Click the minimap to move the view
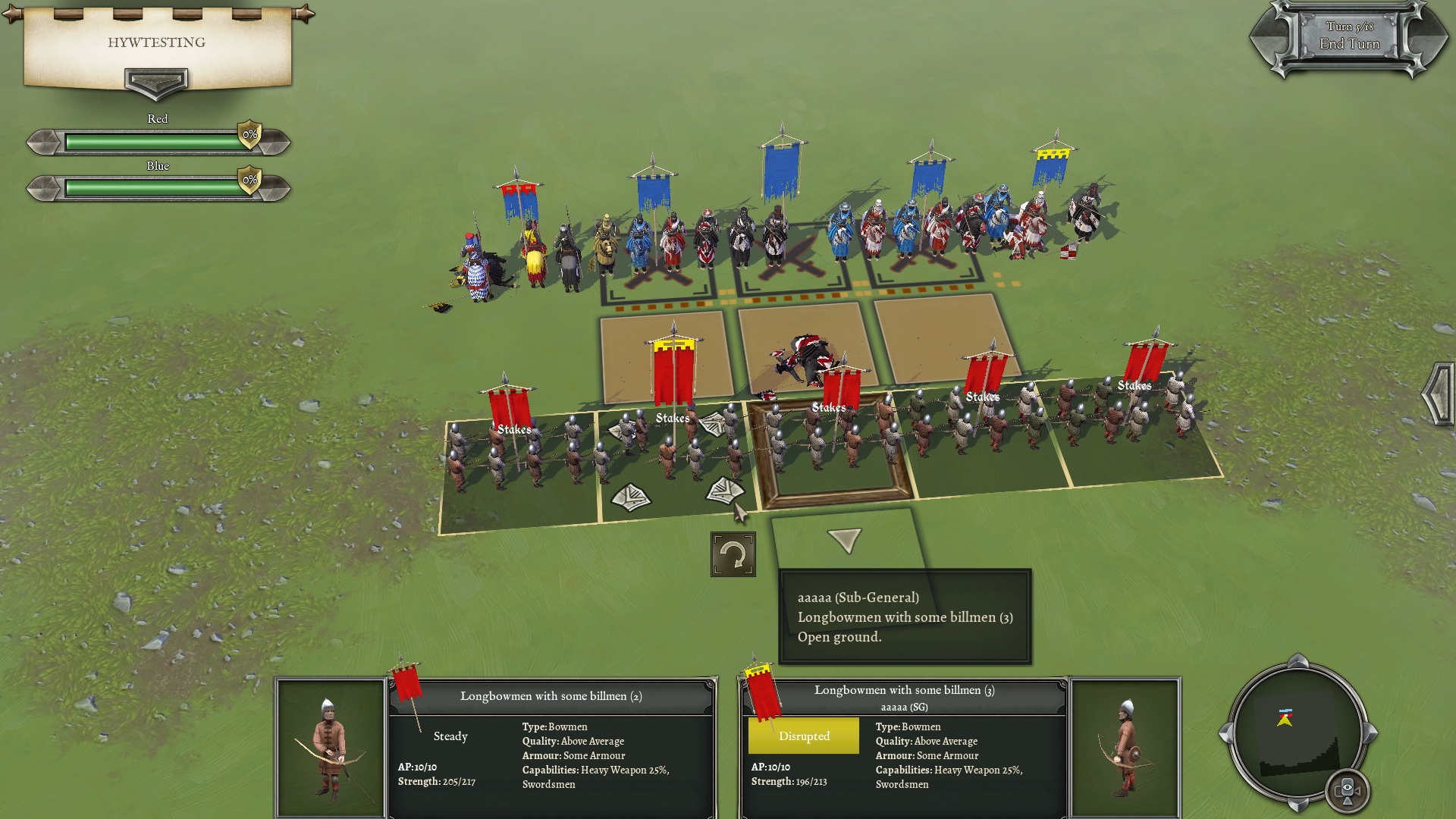Image resolution: width=1456 pixels, height=819 pixels. click(x=1297, y=734)
